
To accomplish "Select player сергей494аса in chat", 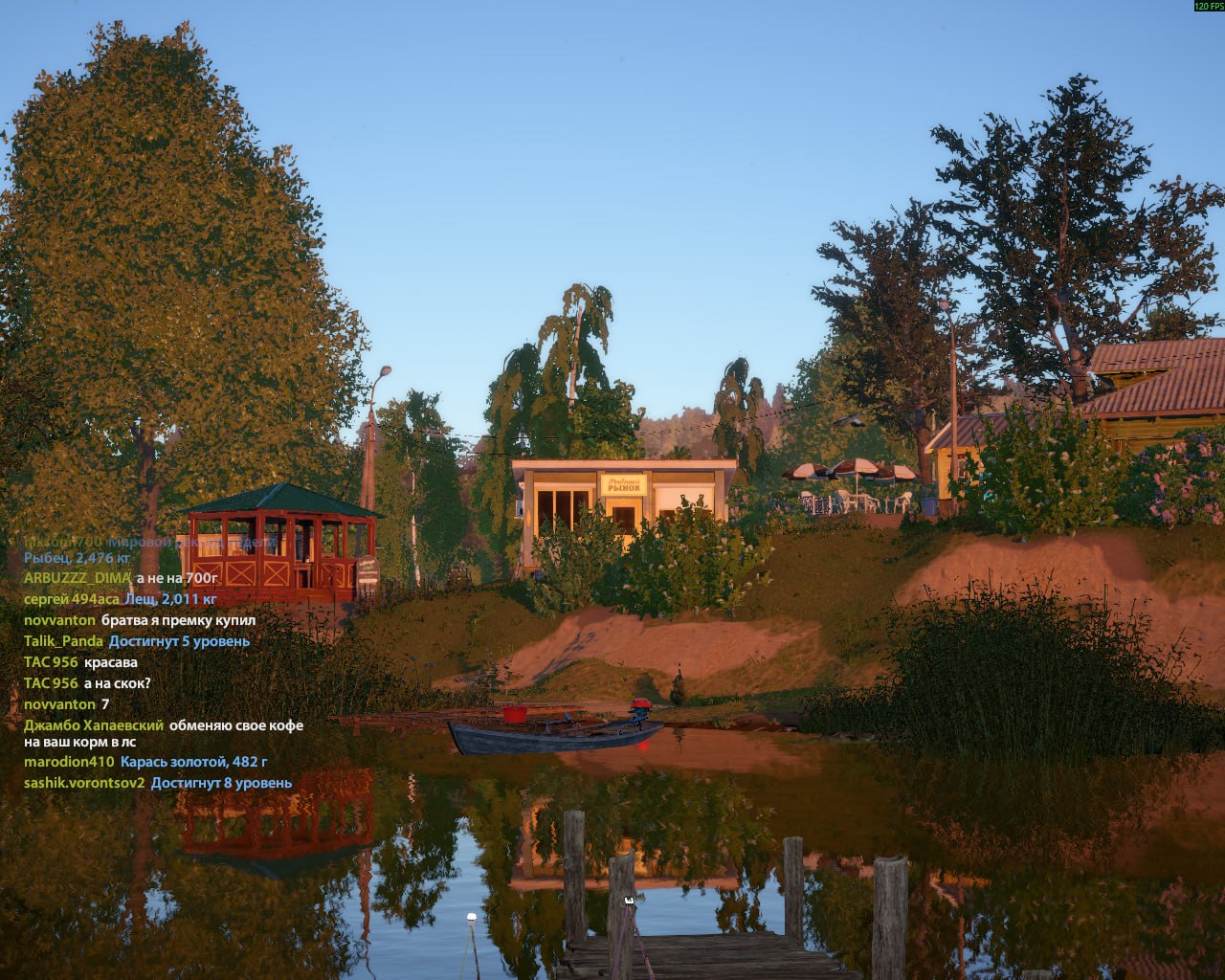I will 71,599.
